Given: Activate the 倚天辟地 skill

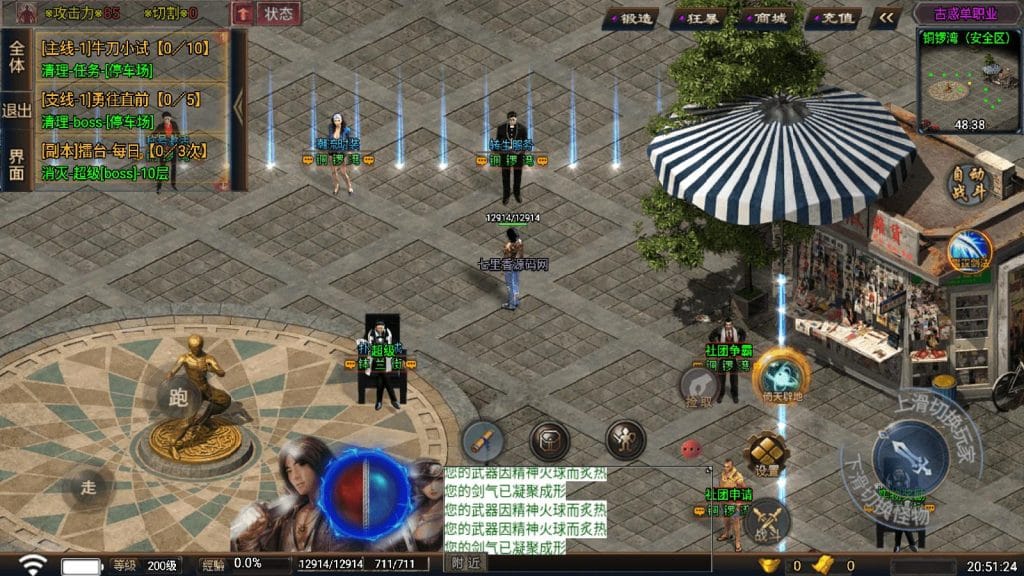Looking at the screenshot, I should tap(781, 375).
